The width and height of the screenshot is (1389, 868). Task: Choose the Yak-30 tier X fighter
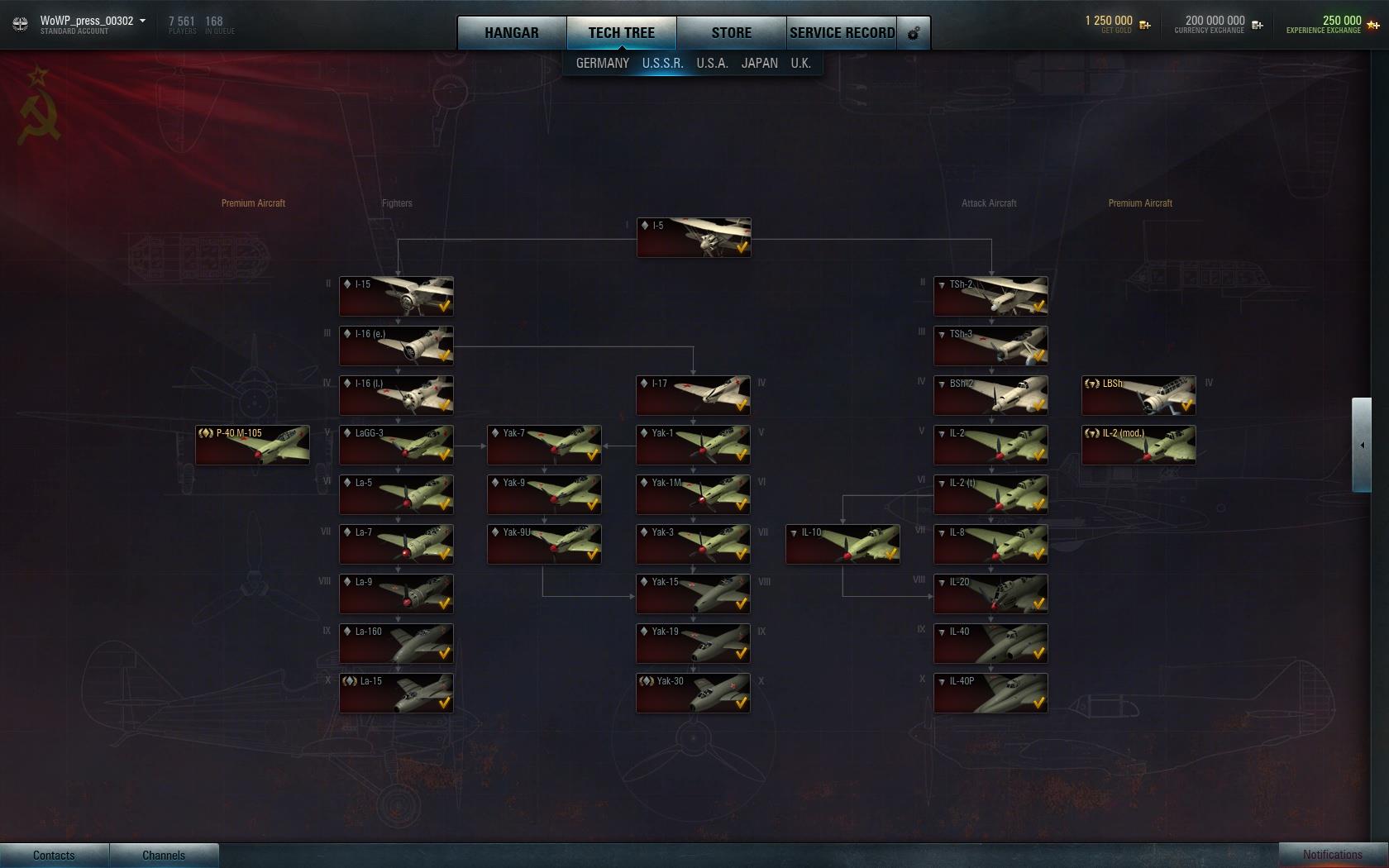coord(693,693)
